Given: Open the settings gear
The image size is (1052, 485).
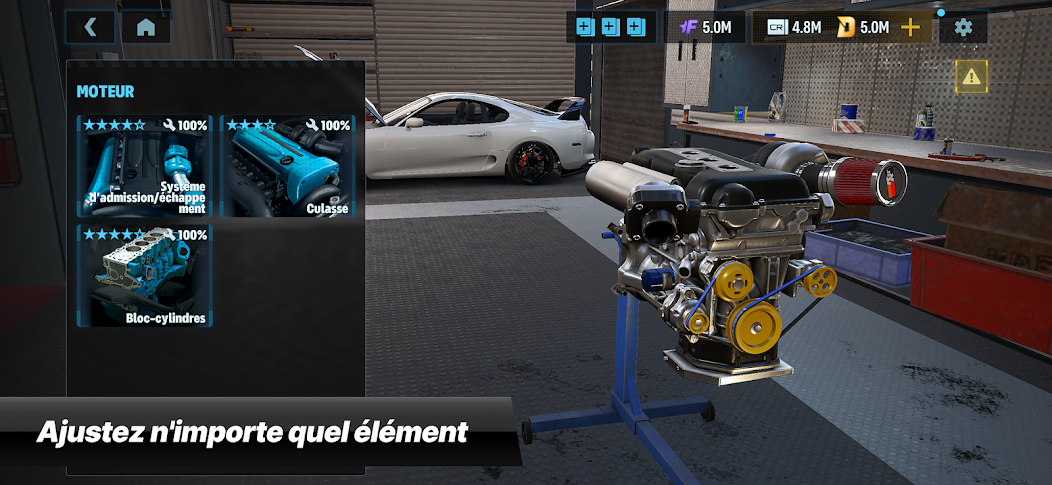Looking at the screenshot, I should click(963, 27).
